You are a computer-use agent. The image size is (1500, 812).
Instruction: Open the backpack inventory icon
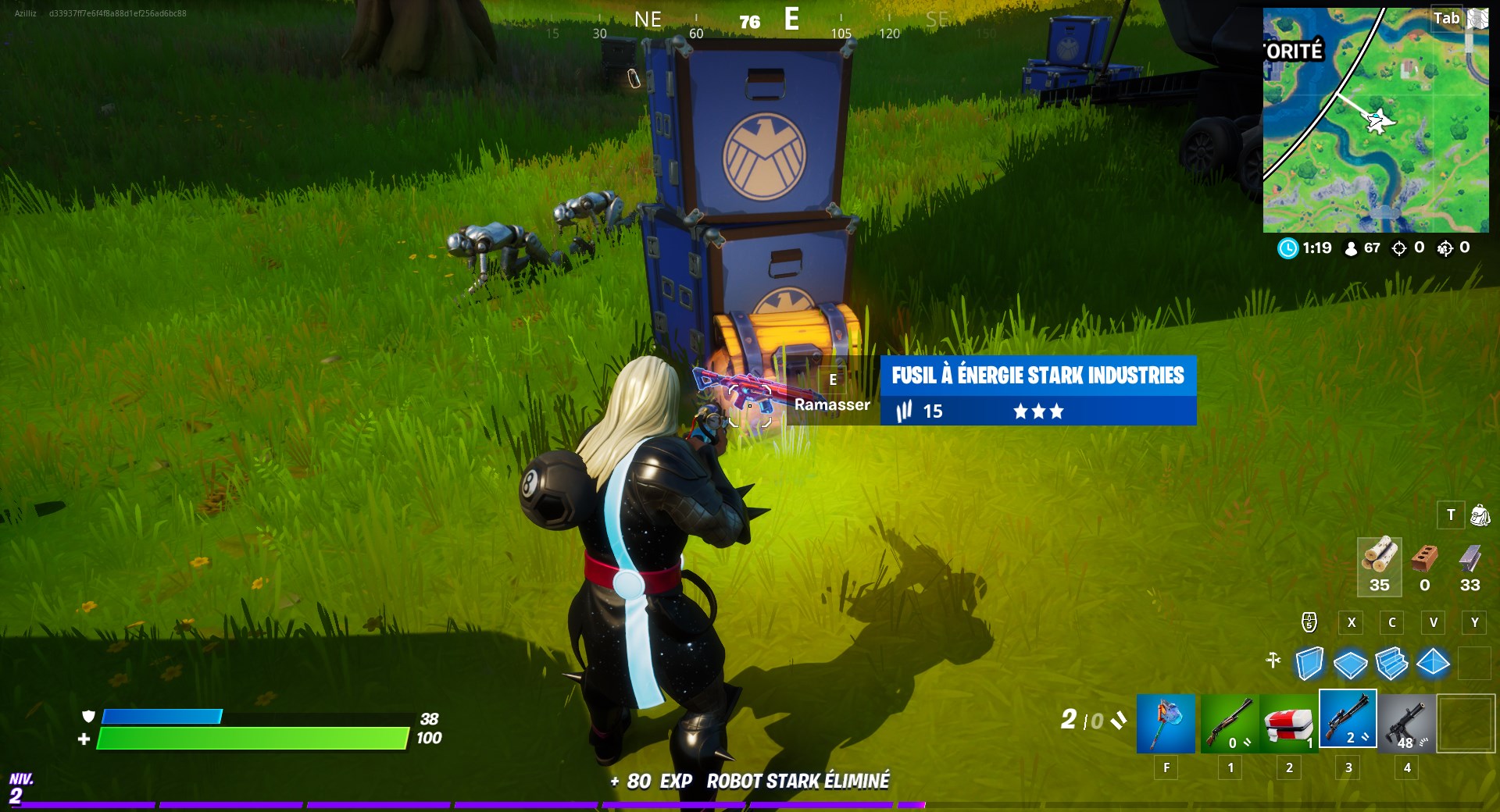point(1480,515)
